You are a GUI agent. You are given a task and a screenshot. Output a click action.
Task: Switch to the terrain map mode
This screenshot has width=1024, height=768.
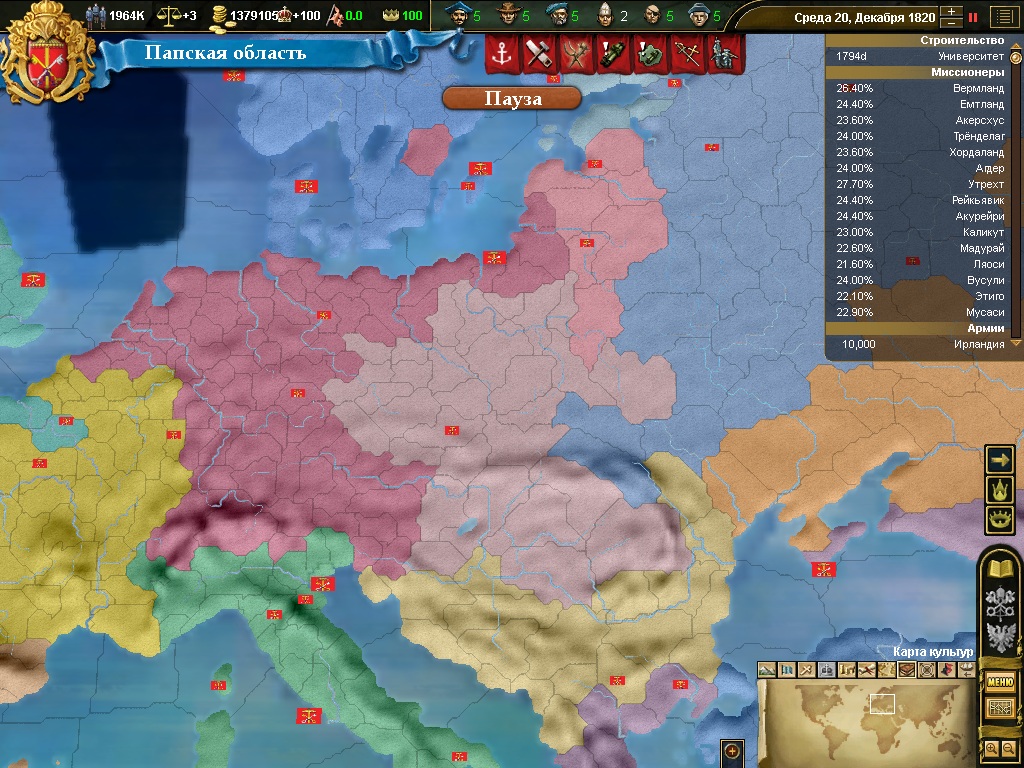[767, 669]
